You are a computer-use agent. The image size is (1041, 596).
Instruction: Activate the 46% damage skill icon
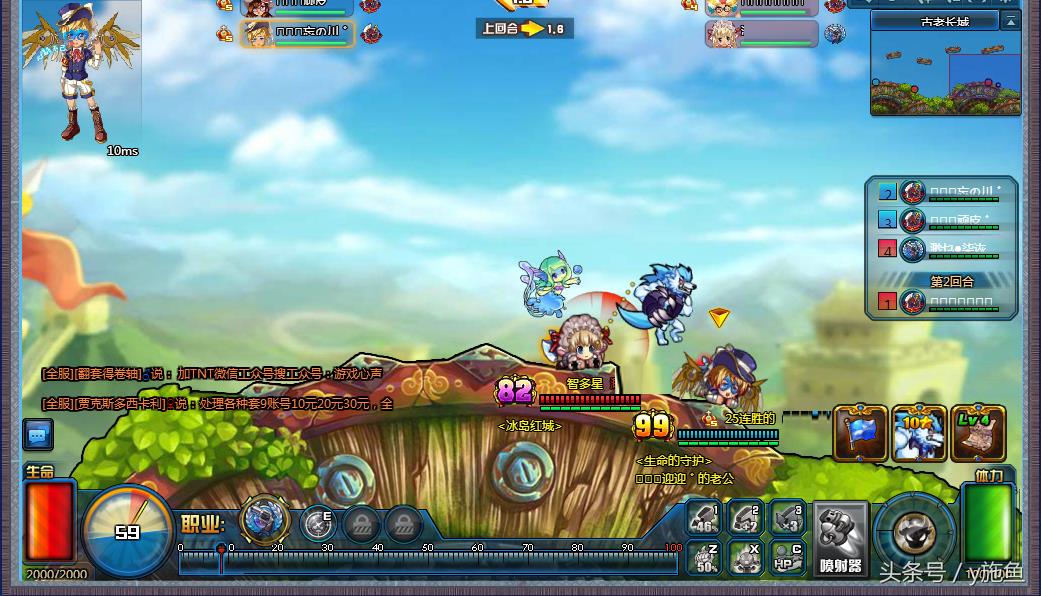704,519
